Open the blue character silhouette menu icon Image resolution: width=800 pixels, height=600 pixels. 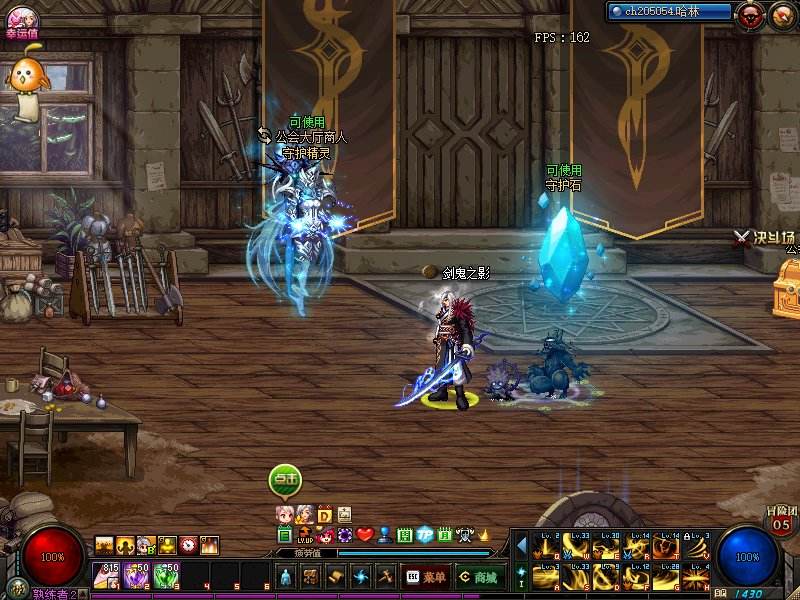click(x=285, y=578)
